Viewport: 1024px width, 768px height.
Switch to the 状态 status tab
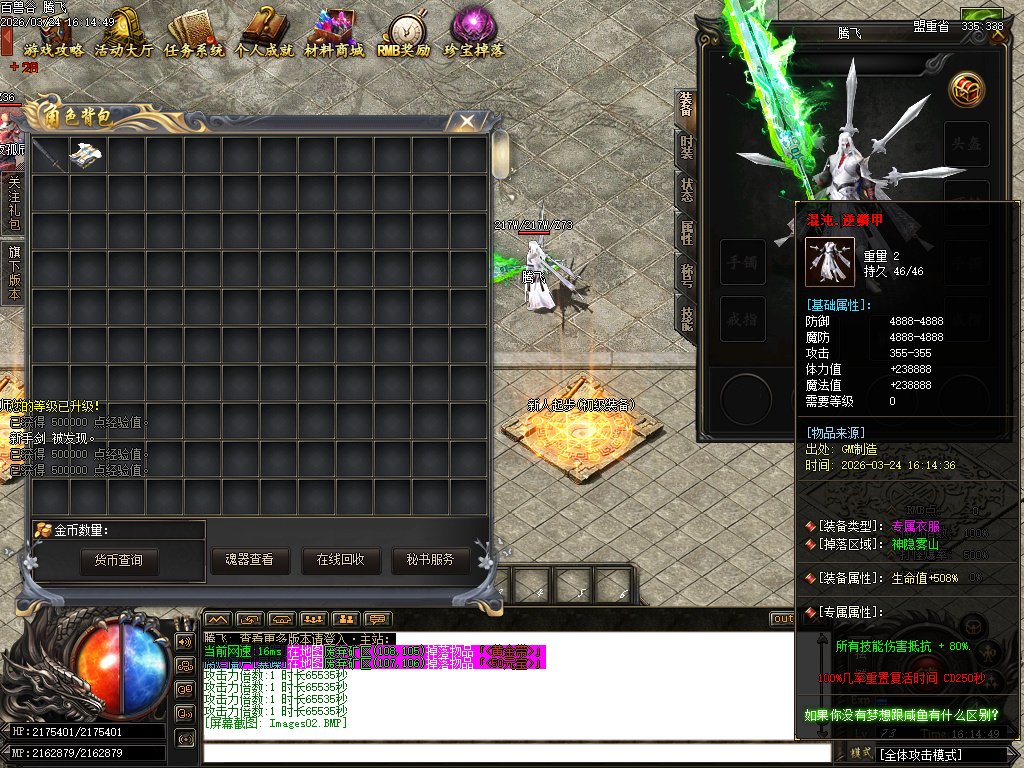click(x=687, y=190)
